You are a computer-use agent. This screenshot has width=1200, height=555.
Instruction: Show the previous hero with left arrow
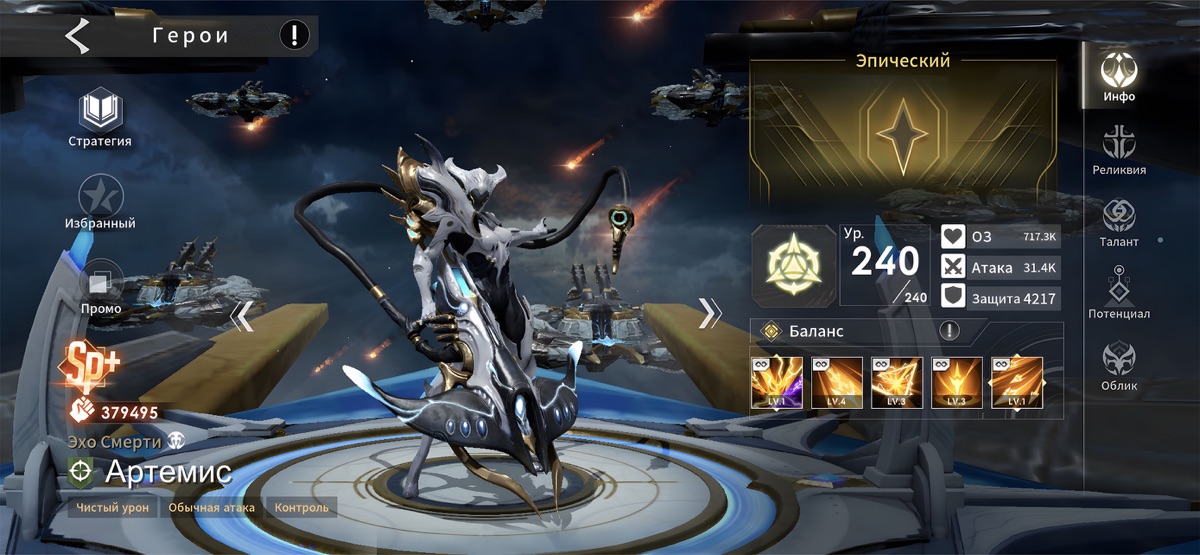(x=241, y=315)
